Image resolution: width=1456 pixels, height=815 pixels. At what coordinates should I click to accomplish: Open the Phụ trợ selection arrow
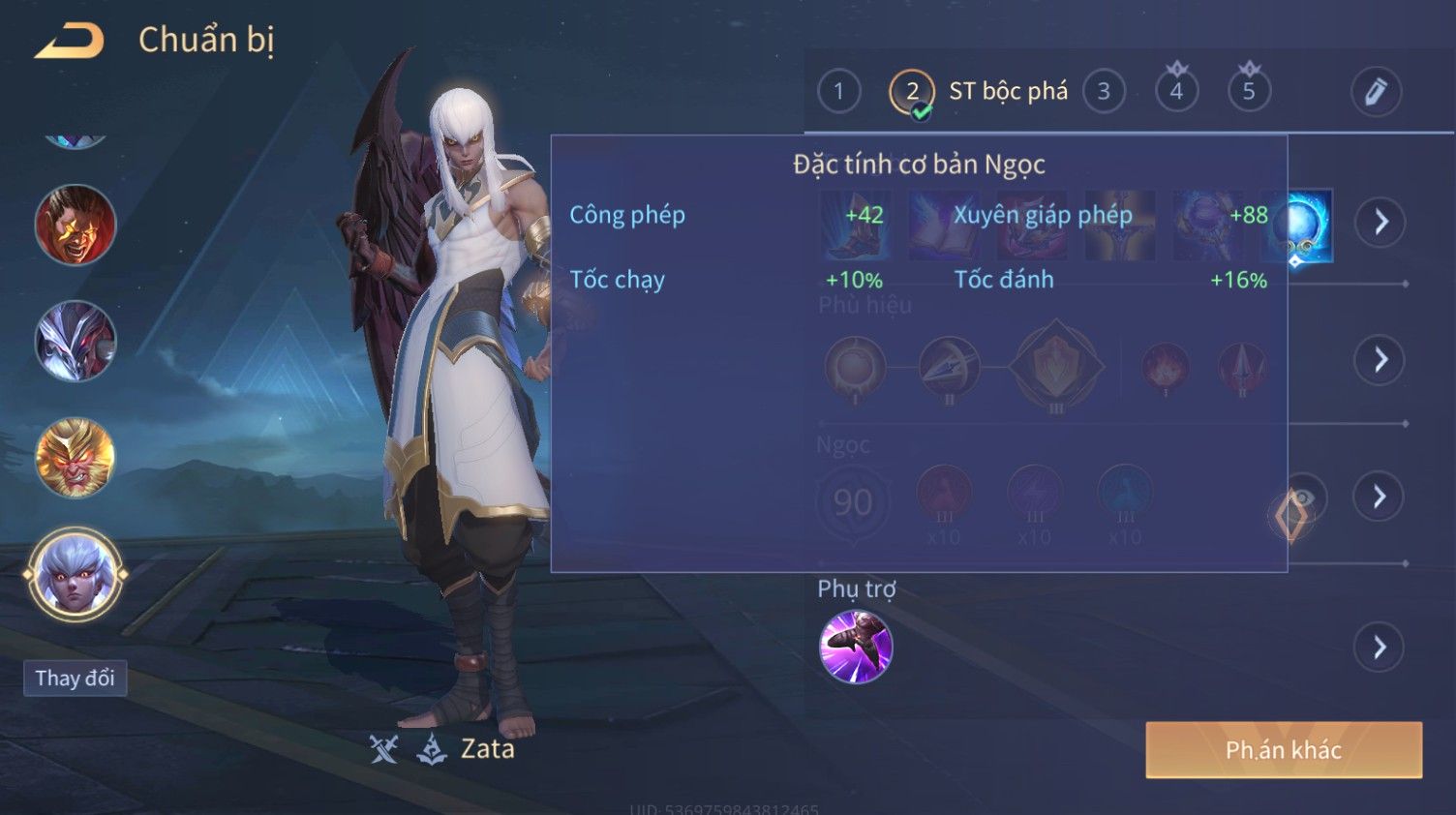pos(1380,647)
